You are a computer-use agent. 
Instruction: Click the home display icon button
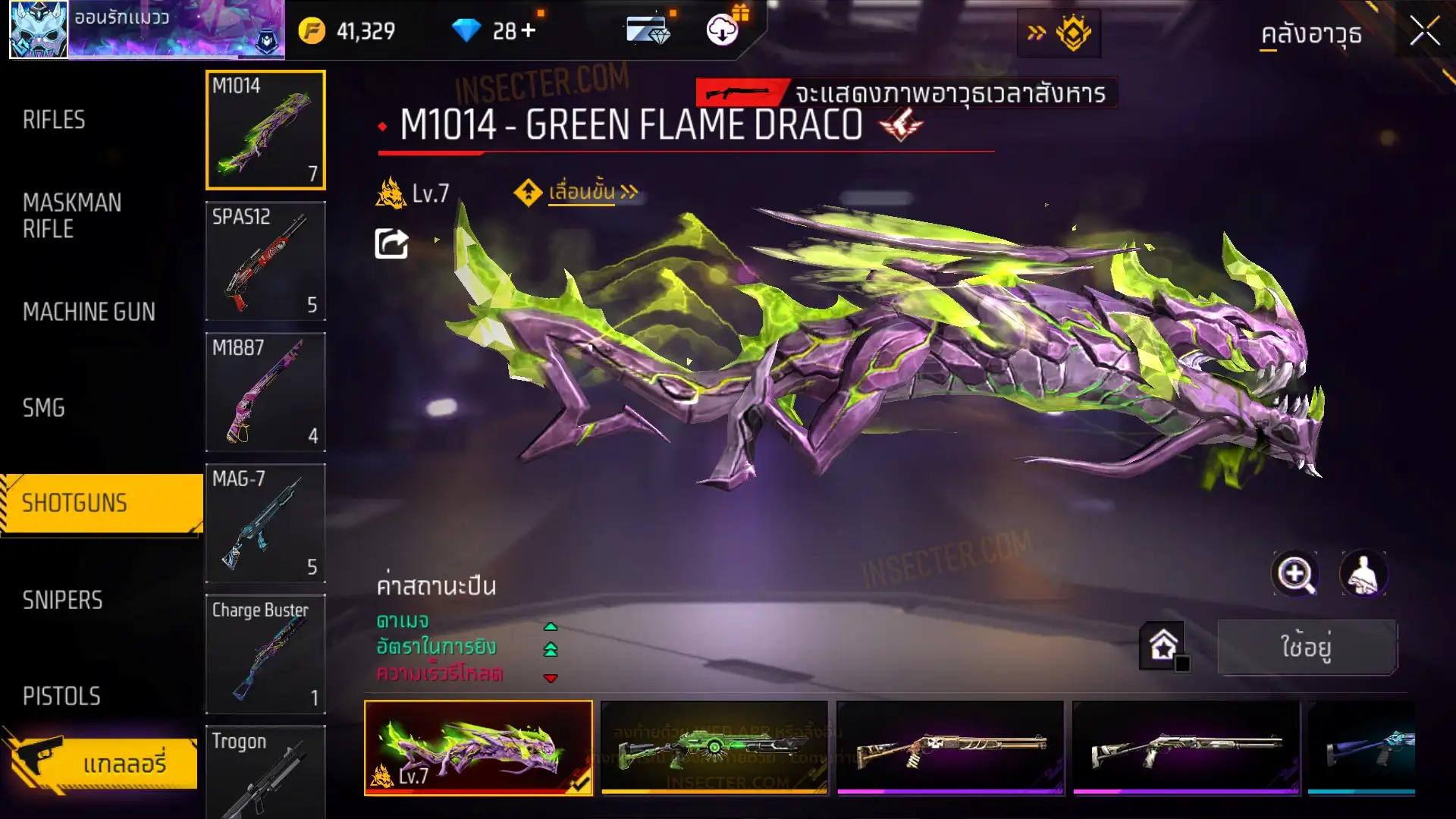pos(1163,646)
